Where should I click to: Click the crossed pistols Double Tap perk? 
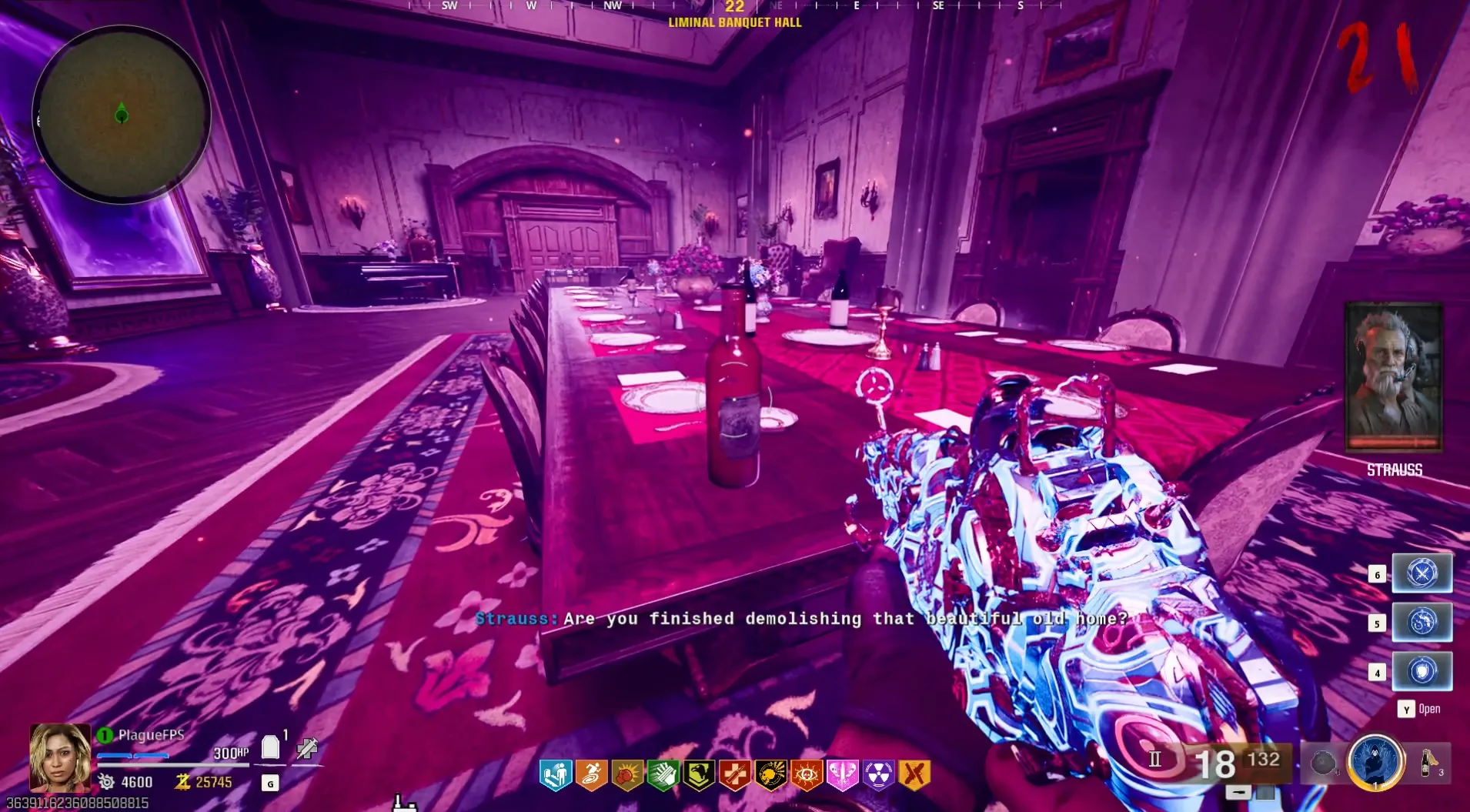914,775
